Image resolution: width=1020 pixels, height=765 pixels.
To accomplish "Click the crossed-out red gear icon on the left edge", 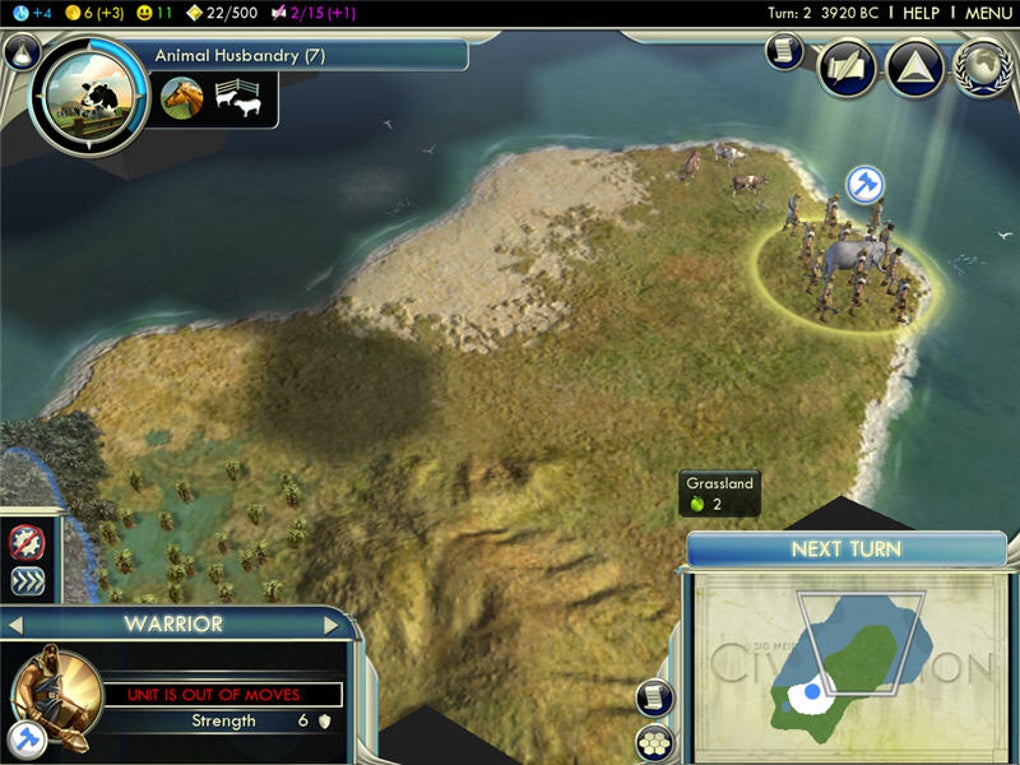I will (27, 542).
